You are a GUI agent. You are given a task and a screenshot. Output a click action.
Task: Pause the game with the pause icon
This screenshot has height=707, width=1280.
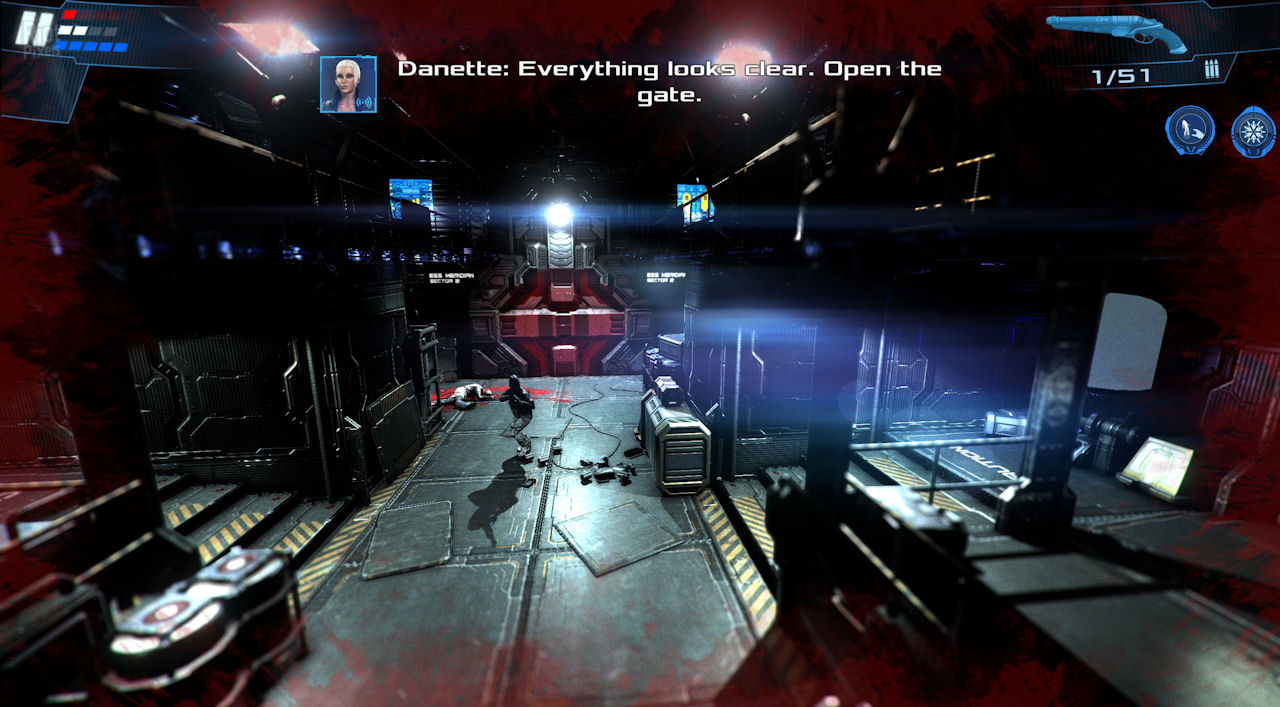tap(33, 29)
